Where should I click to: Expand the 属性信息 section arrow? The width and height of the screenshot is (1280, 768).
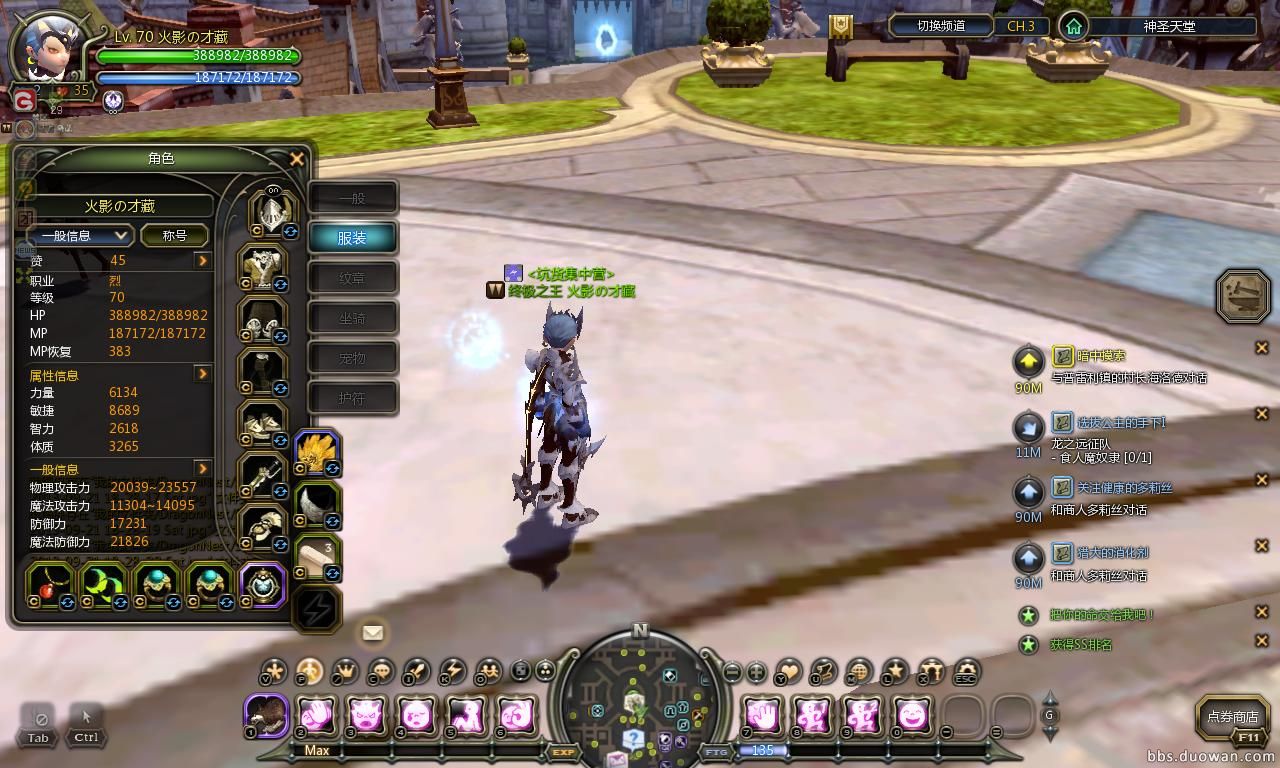pos(203,374)
